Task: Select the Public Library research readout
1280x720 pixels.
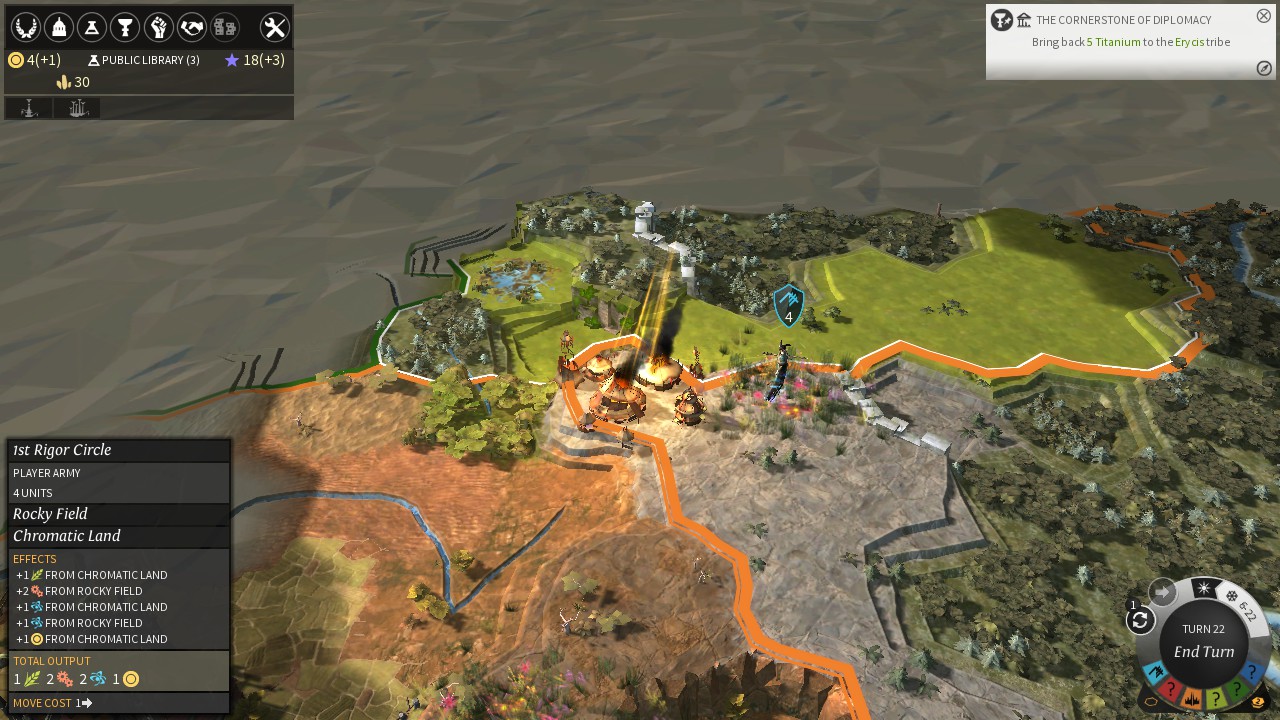Action: pos(144,60)
